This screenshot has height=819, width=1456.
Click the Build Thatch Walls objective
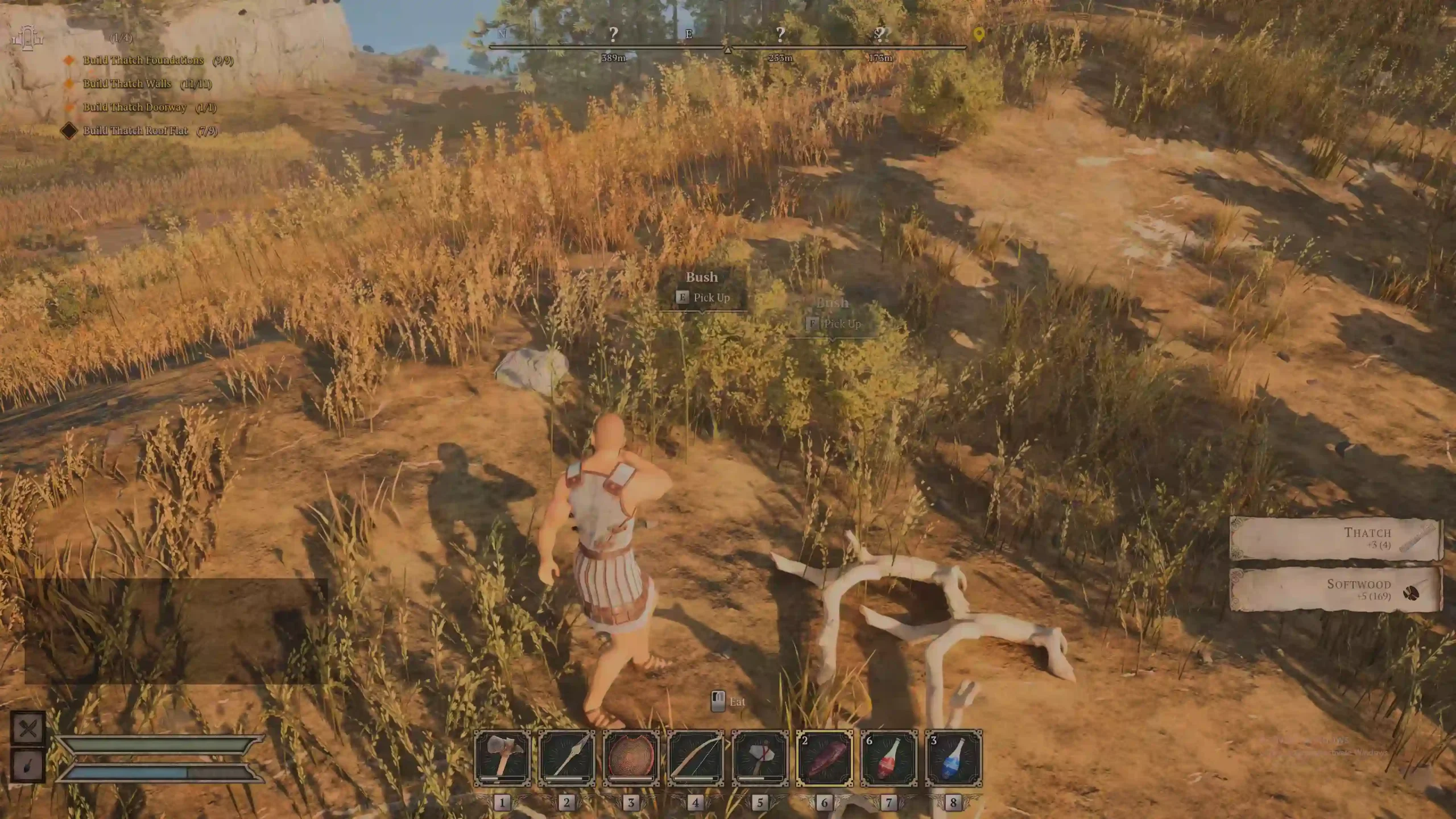[x=127, y=84]
